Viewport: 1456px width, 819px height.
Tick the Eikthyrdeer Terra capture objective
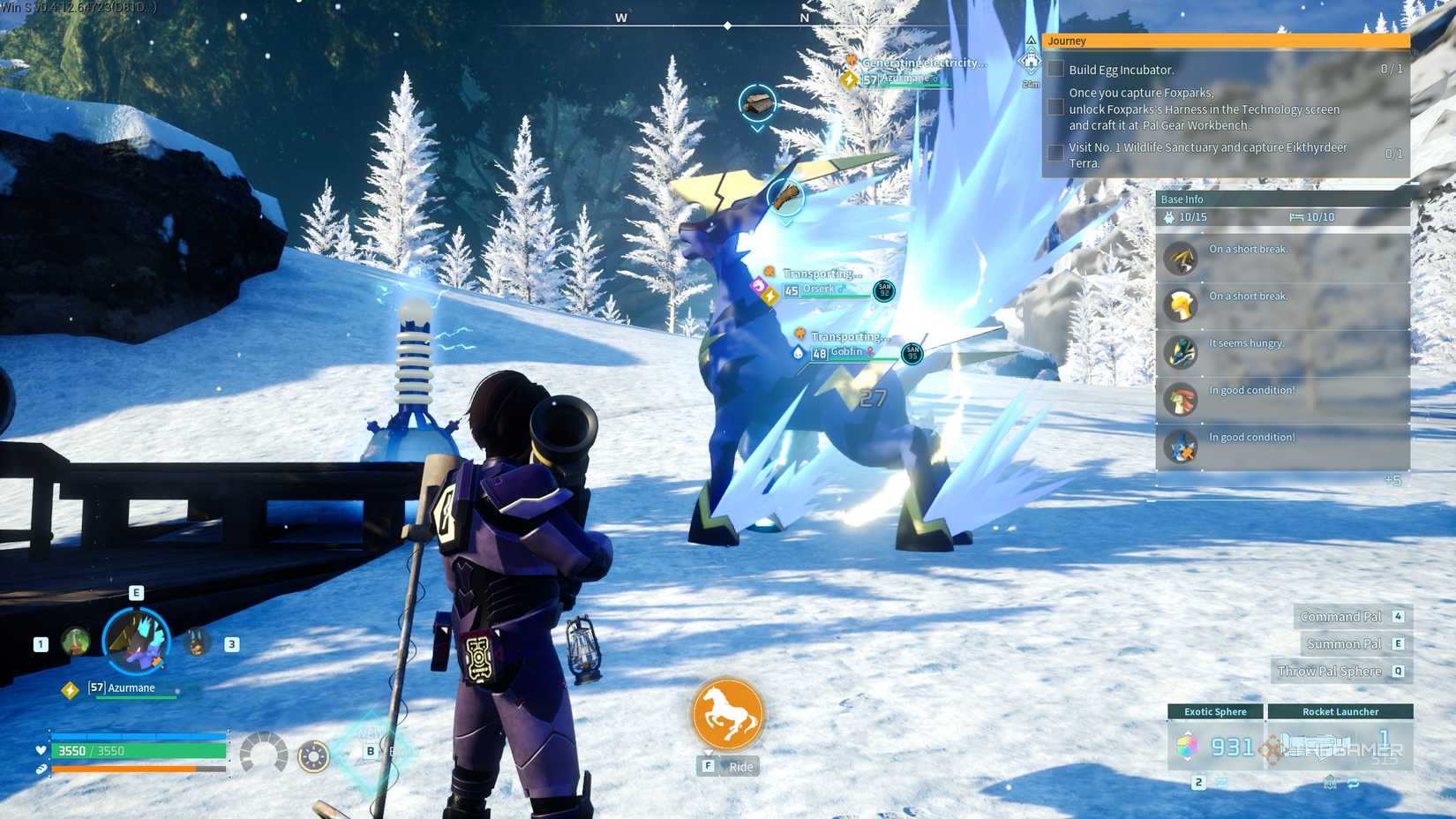(1055, 152)
